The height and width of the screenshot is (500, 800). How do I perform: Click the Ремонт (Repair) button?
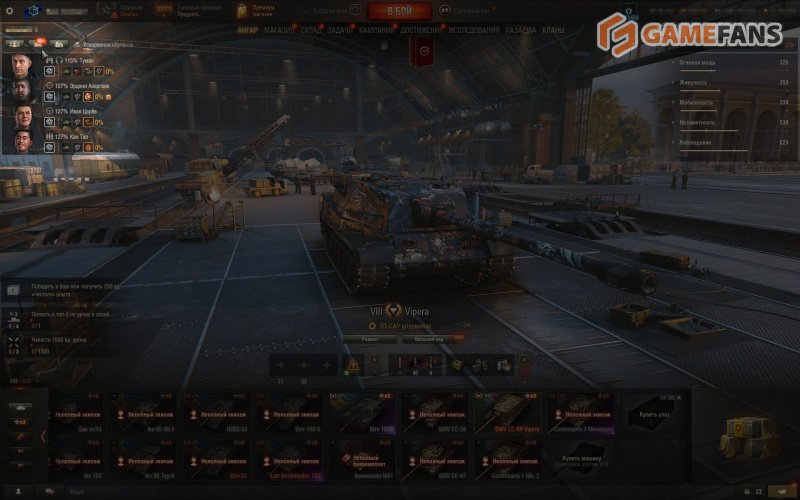point(371,340)
